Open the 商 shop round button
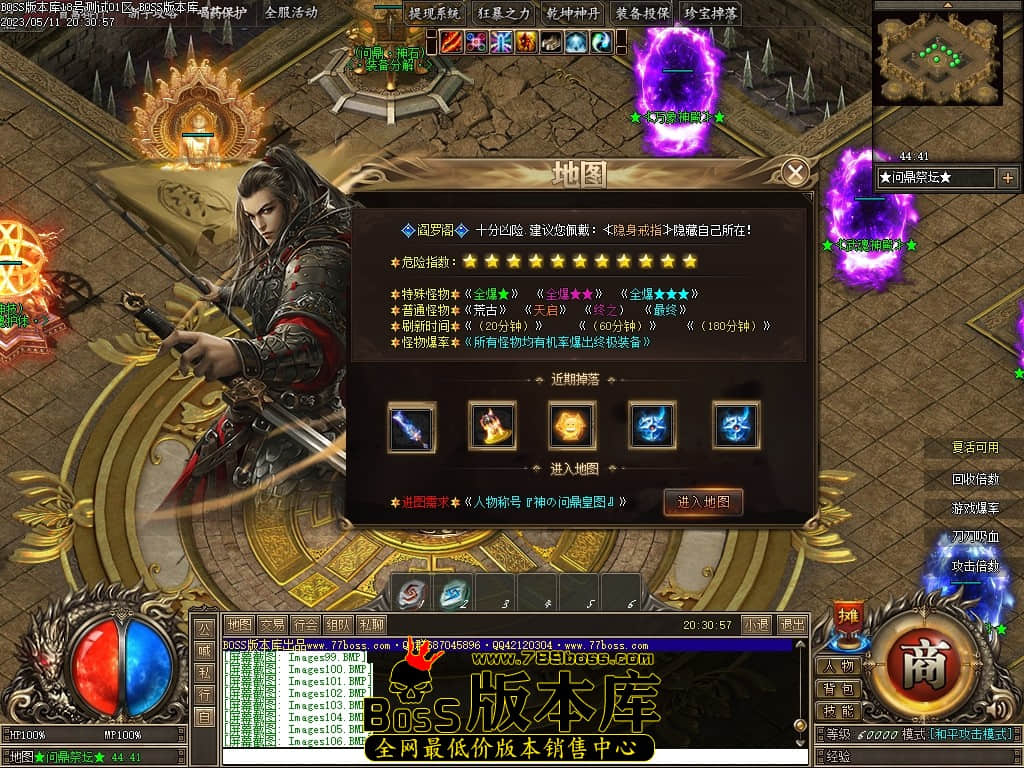The image size is (1024, 768). point(923,667)
